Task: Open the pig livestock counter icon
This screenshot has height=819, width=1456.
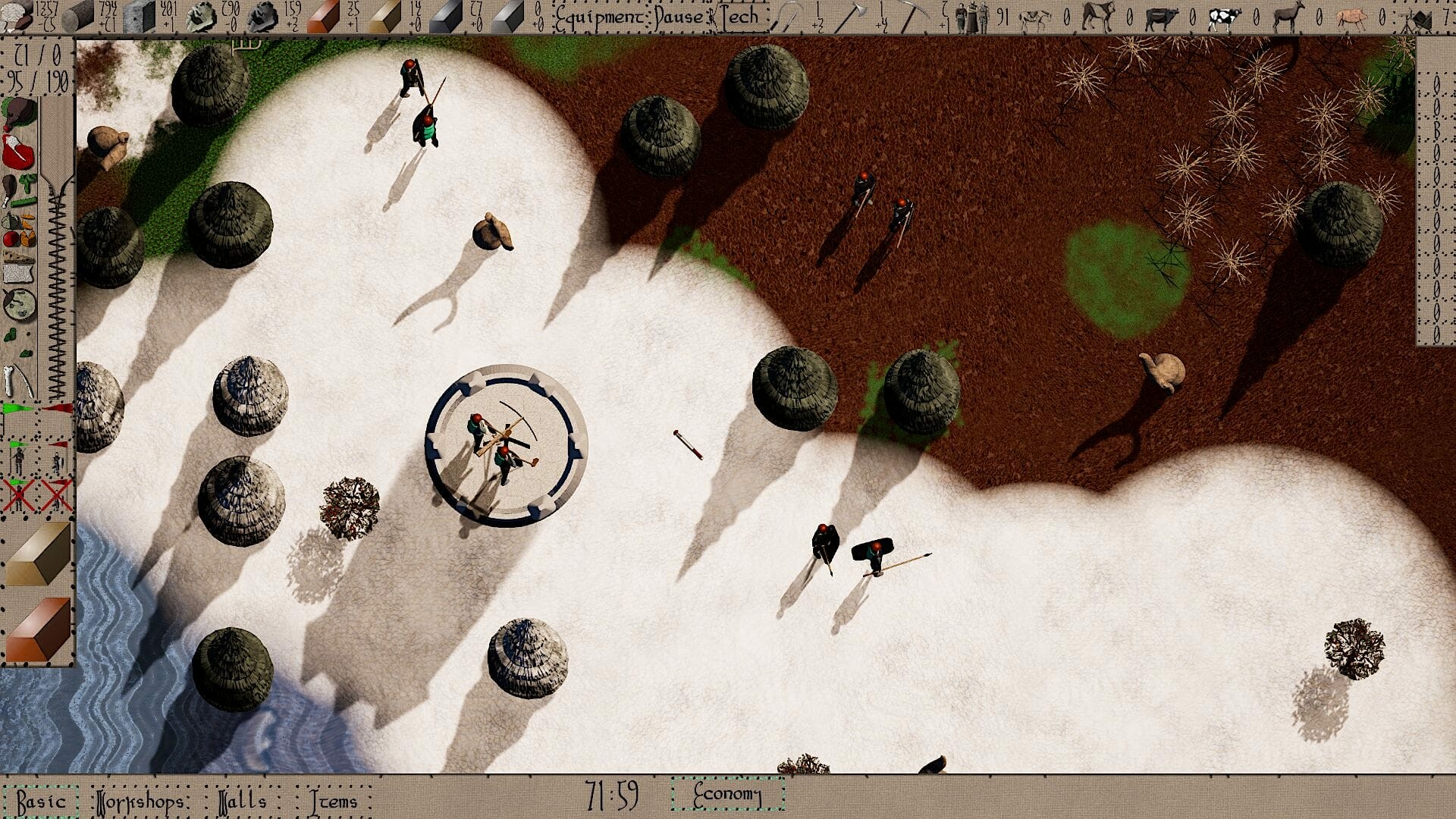Action: (1353, 17)
